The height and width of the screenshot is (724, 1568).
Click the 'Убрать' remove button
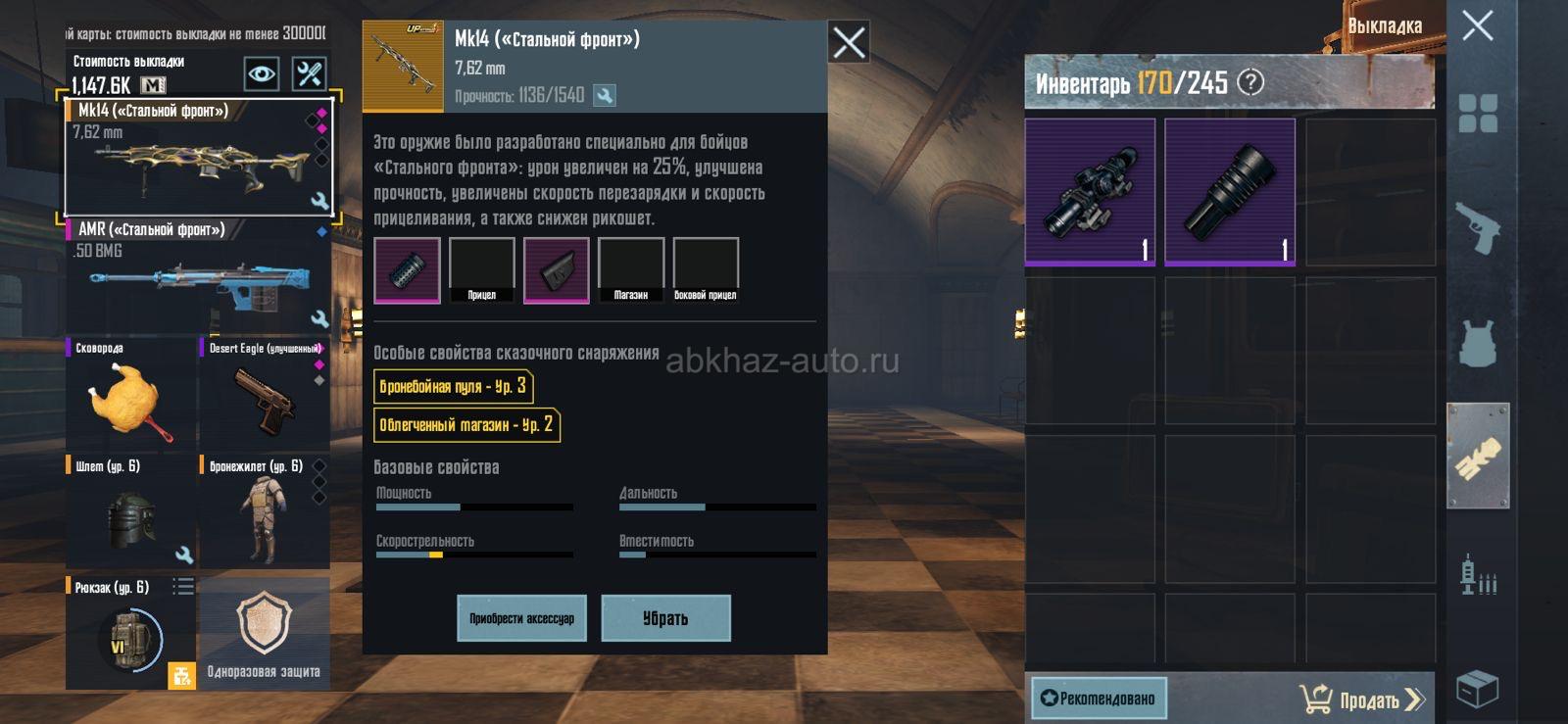[665, 618]
